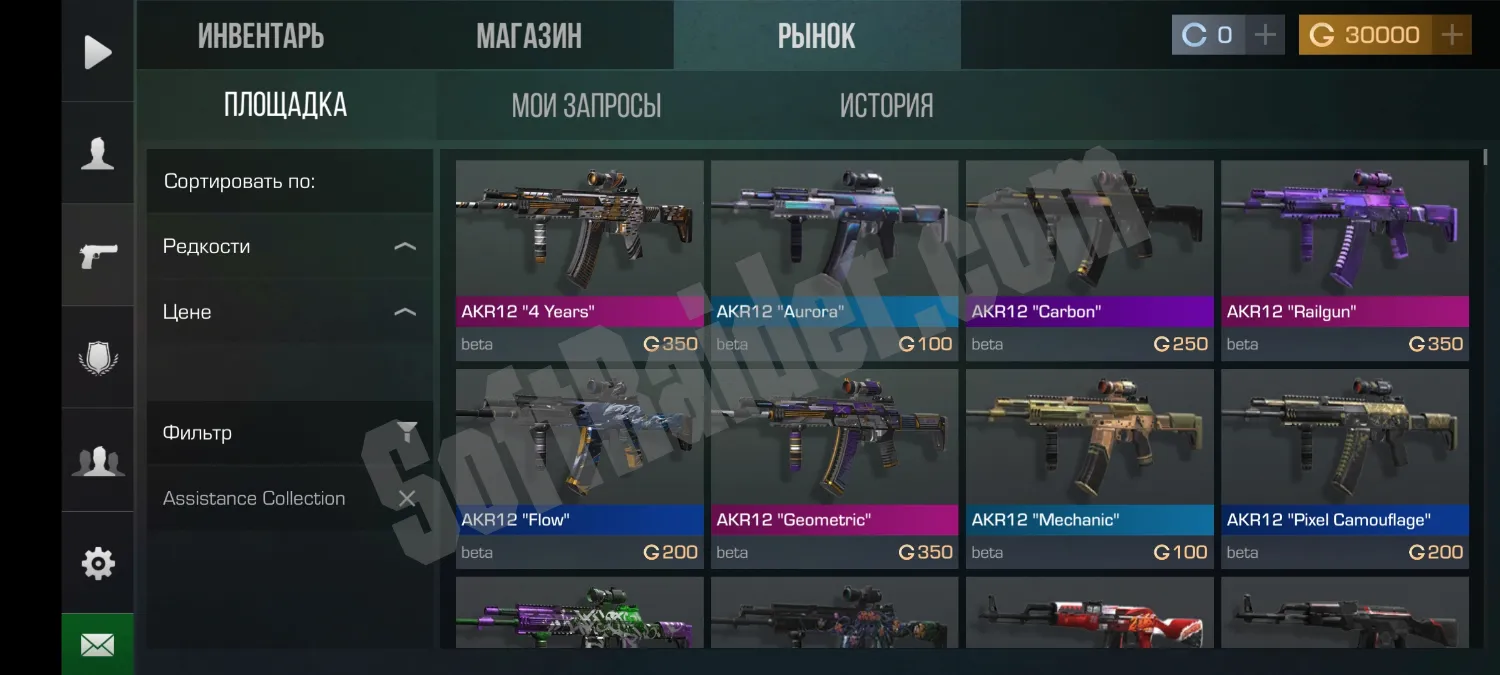Select the AKR12 "4 Years" listing
Screen dimensions: 1500x675
(x=579, y=259)
